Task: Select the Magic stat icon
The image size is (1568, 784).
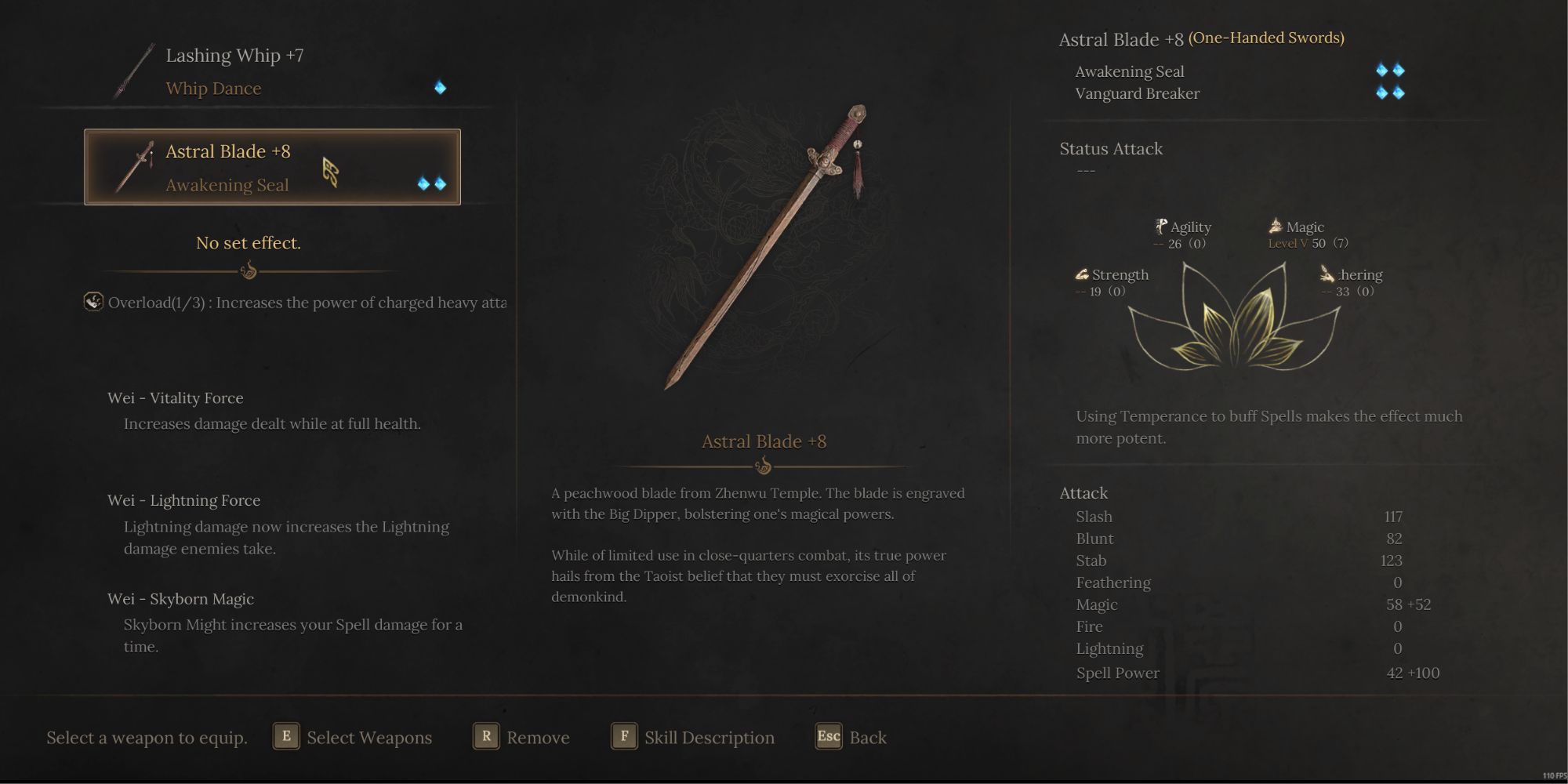Action: (x=1274, y=226)
